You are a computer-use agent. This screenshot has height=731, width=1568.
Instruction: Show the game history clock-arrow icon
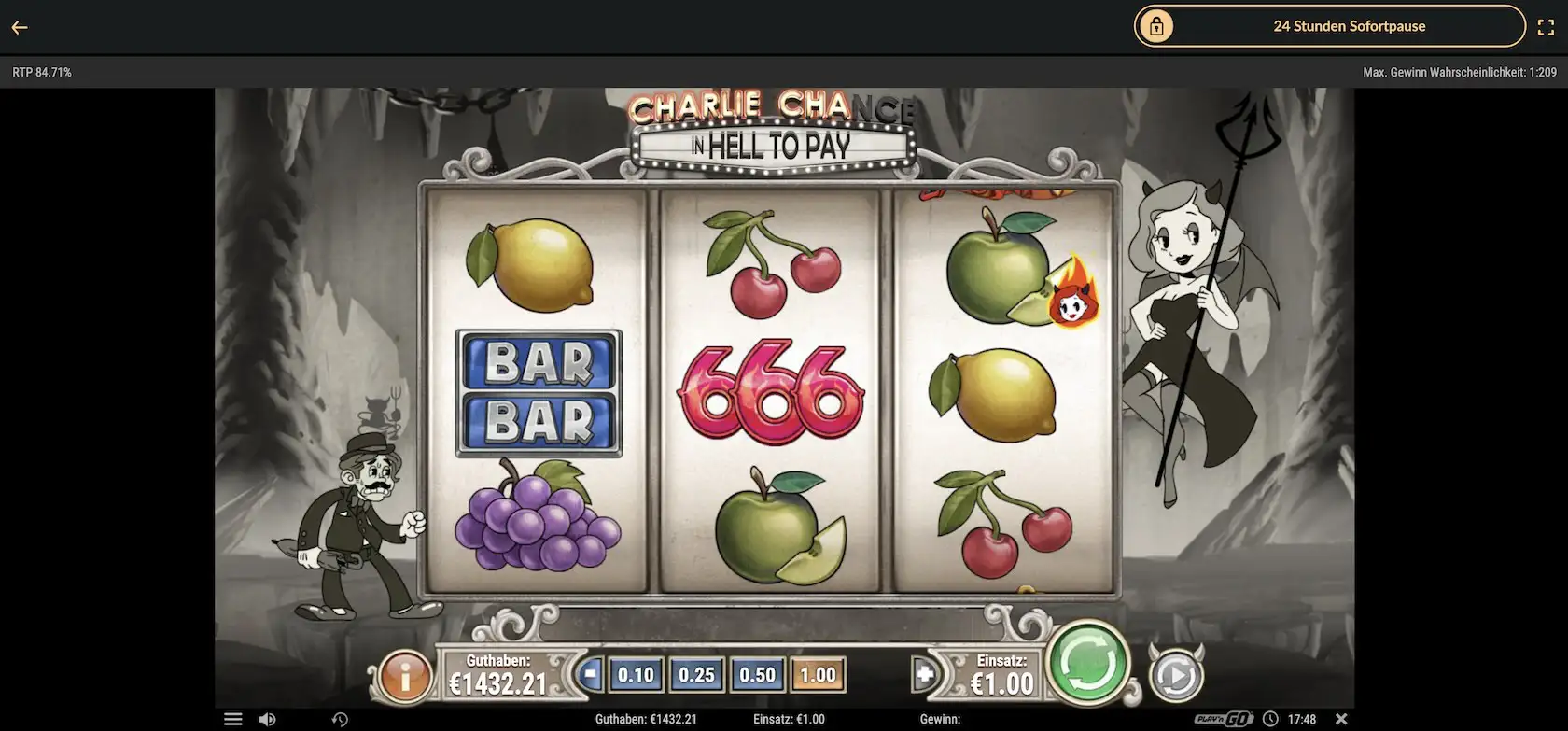(340, 719)
